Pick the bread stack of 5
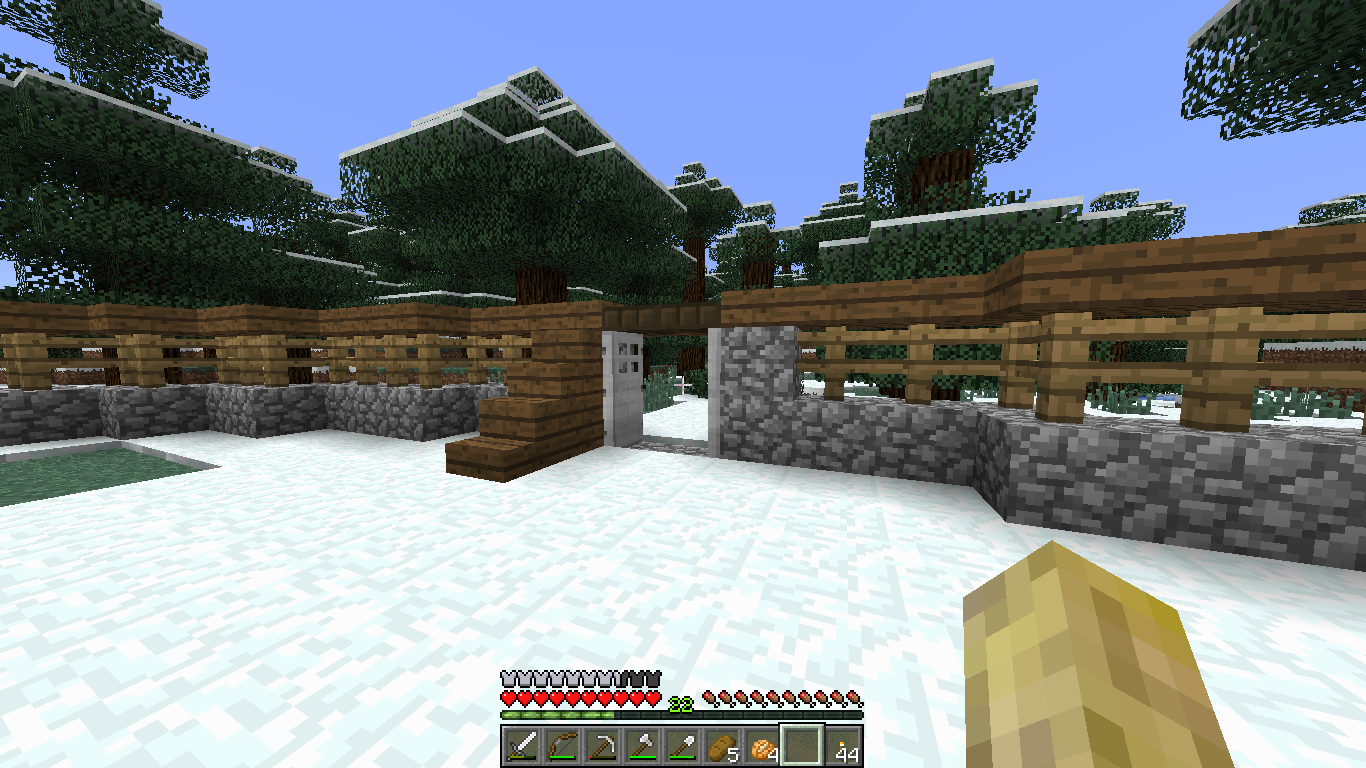The width and height of the screenshot is (1366, 768). click(722, 746)
